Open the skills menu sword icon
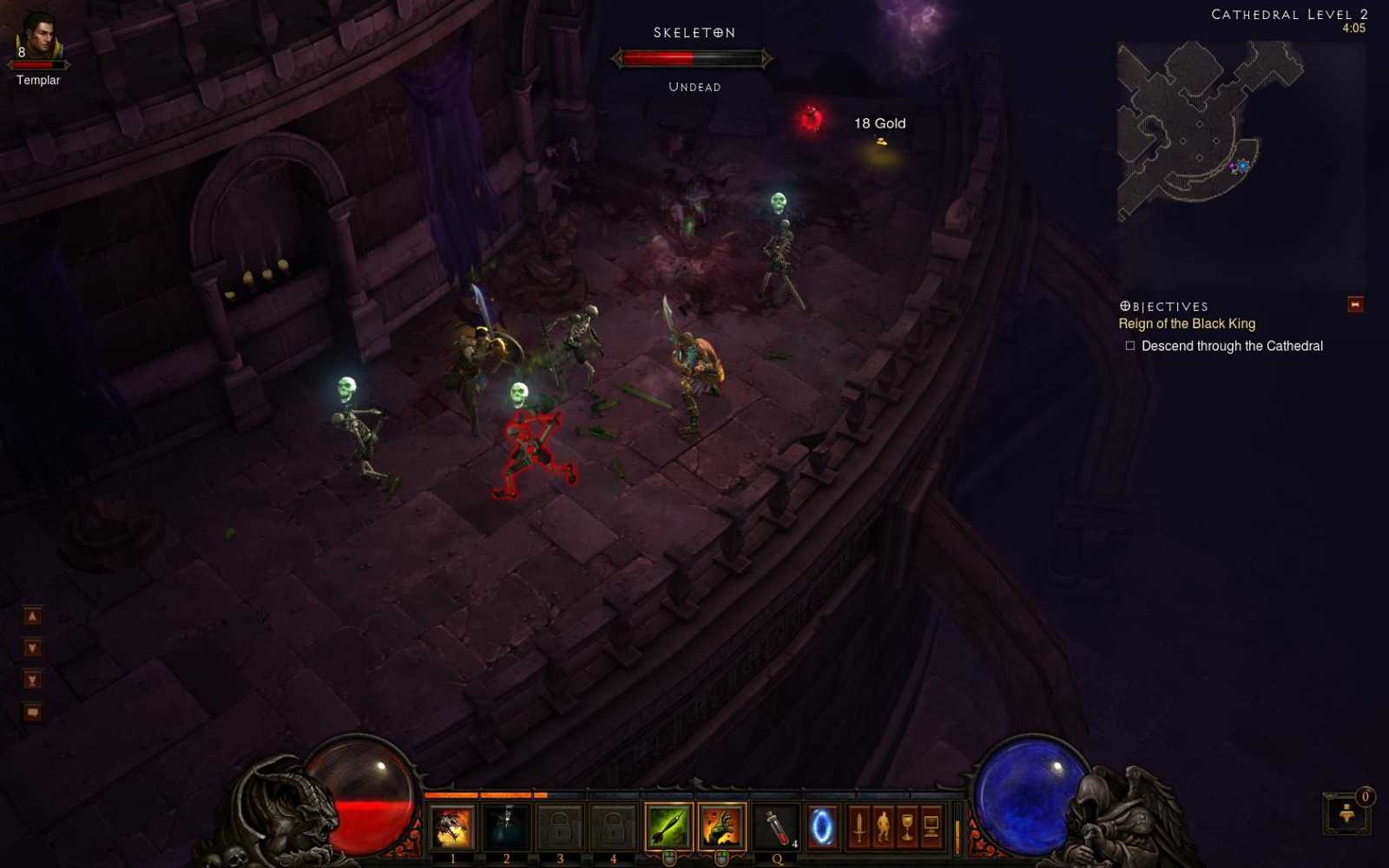The height and width of the screenshot is (868, 1389). [859, 827]
